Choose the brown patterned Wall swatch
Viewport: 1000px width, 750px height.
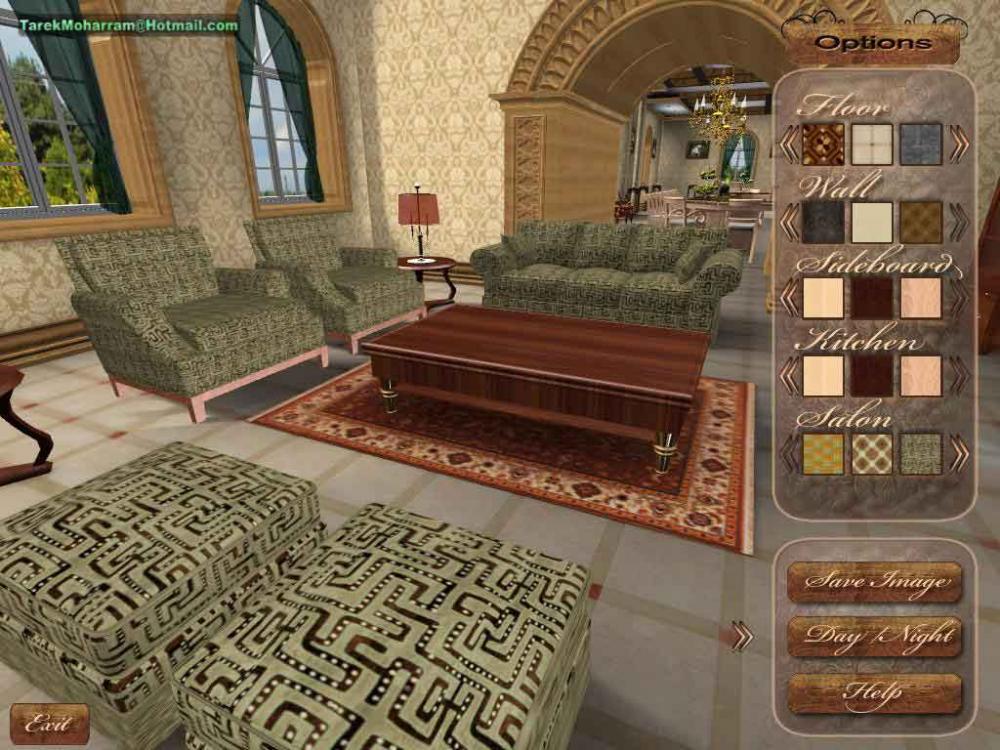[x=921, y=222]
